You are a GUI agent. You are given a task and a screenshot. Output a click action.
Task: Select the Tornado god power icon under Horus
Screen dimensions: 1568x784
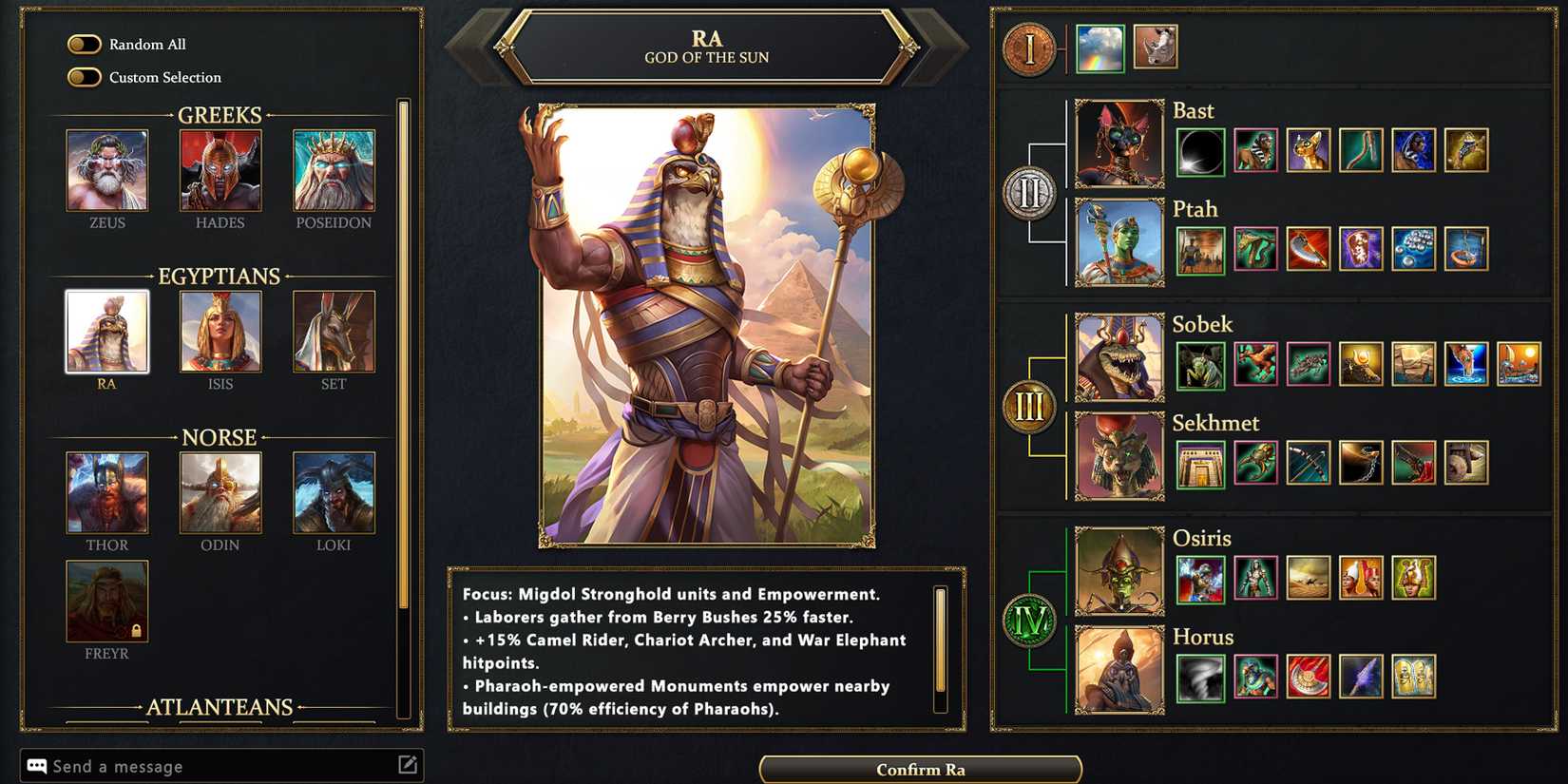pyautogui.click(x=1201, y=677)
